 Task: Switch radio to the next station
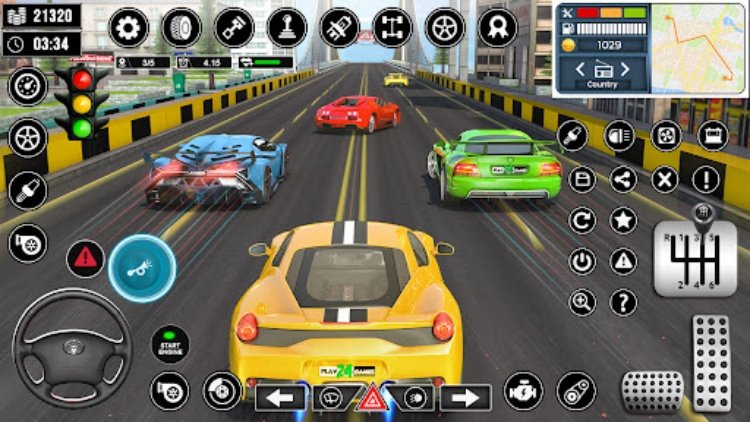tap(627, 70)
